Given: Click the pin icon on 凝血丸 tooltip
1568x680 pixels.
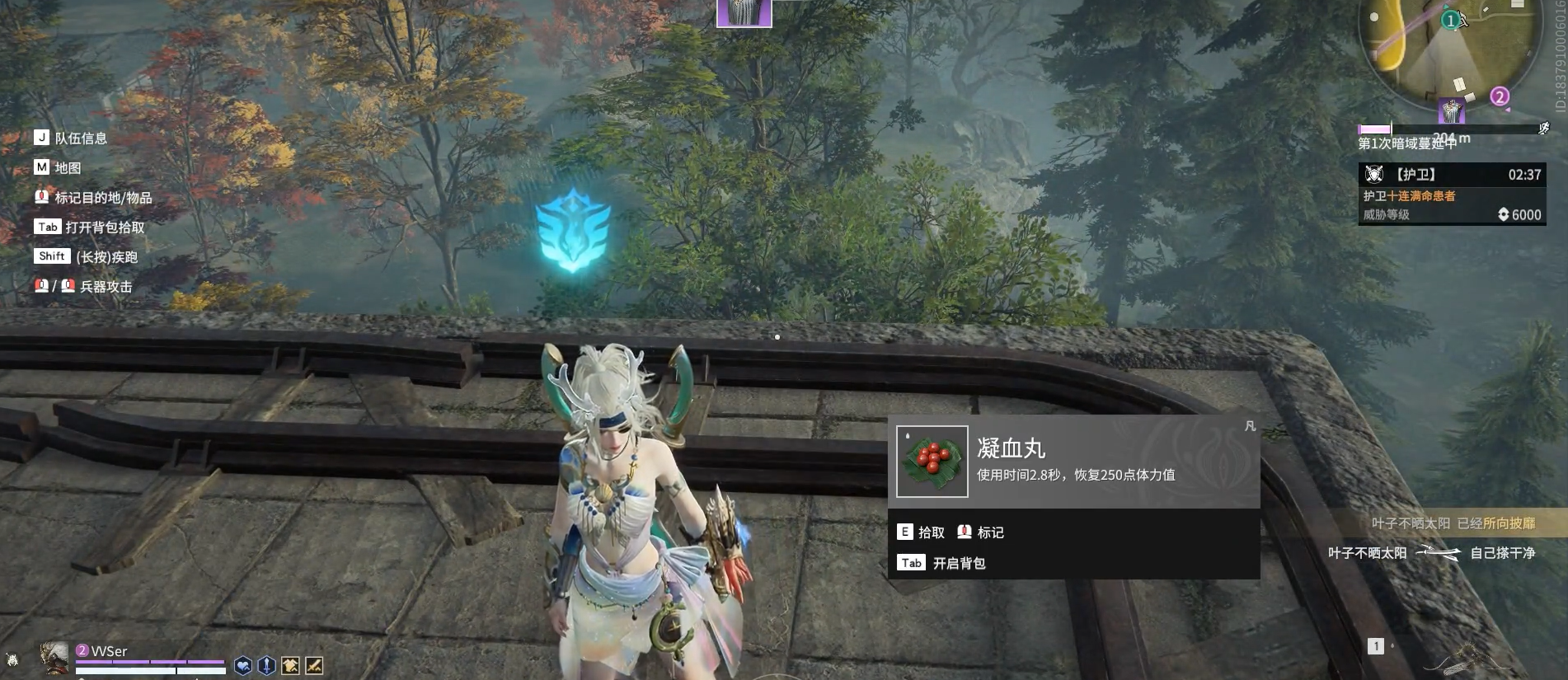Looking at the screenshot, I should pyautogui.click(x=1250, y=426).
